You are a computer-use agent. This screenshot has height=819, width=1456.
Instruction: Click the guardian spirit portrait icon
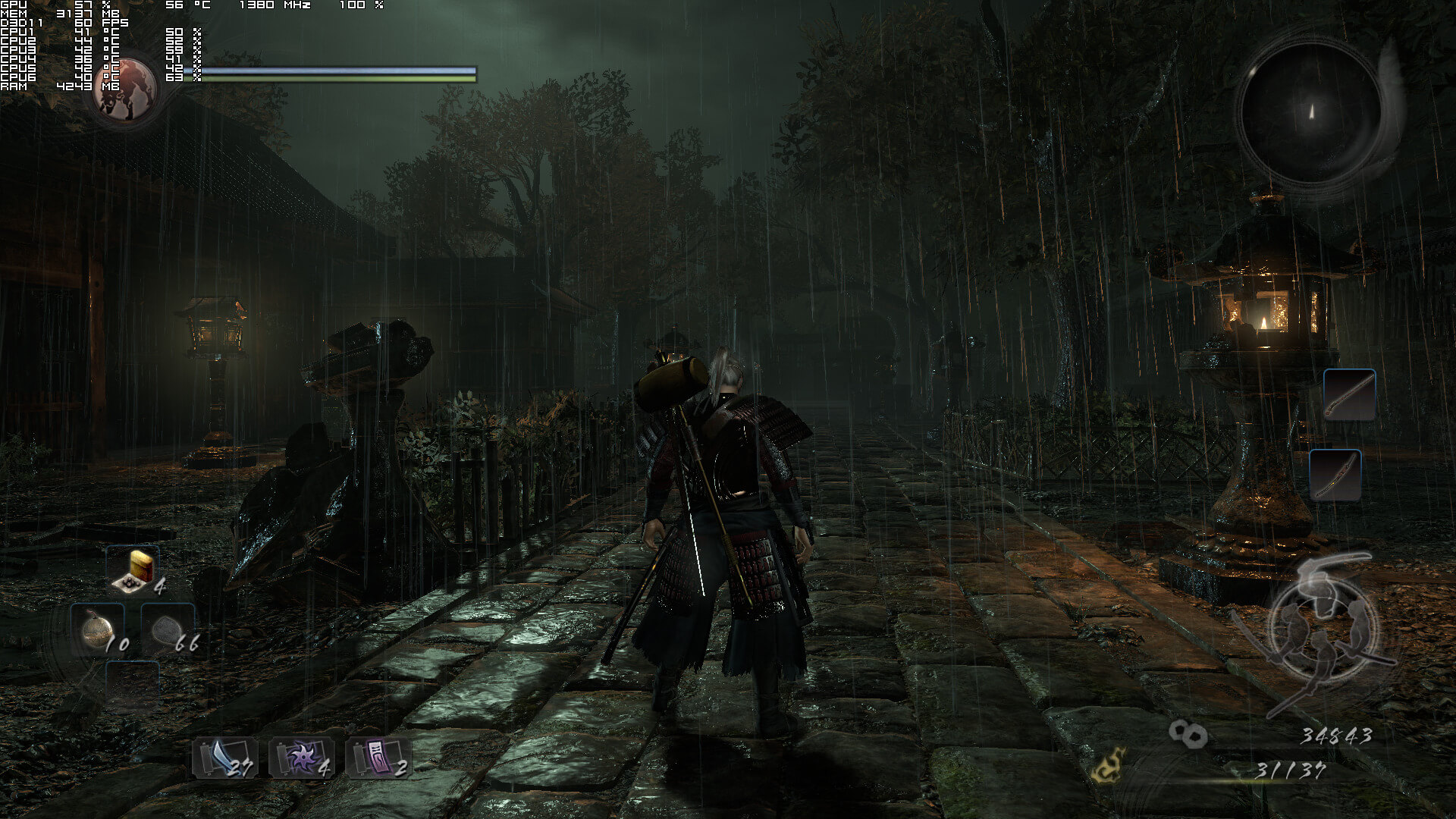(x=127, y=89)
